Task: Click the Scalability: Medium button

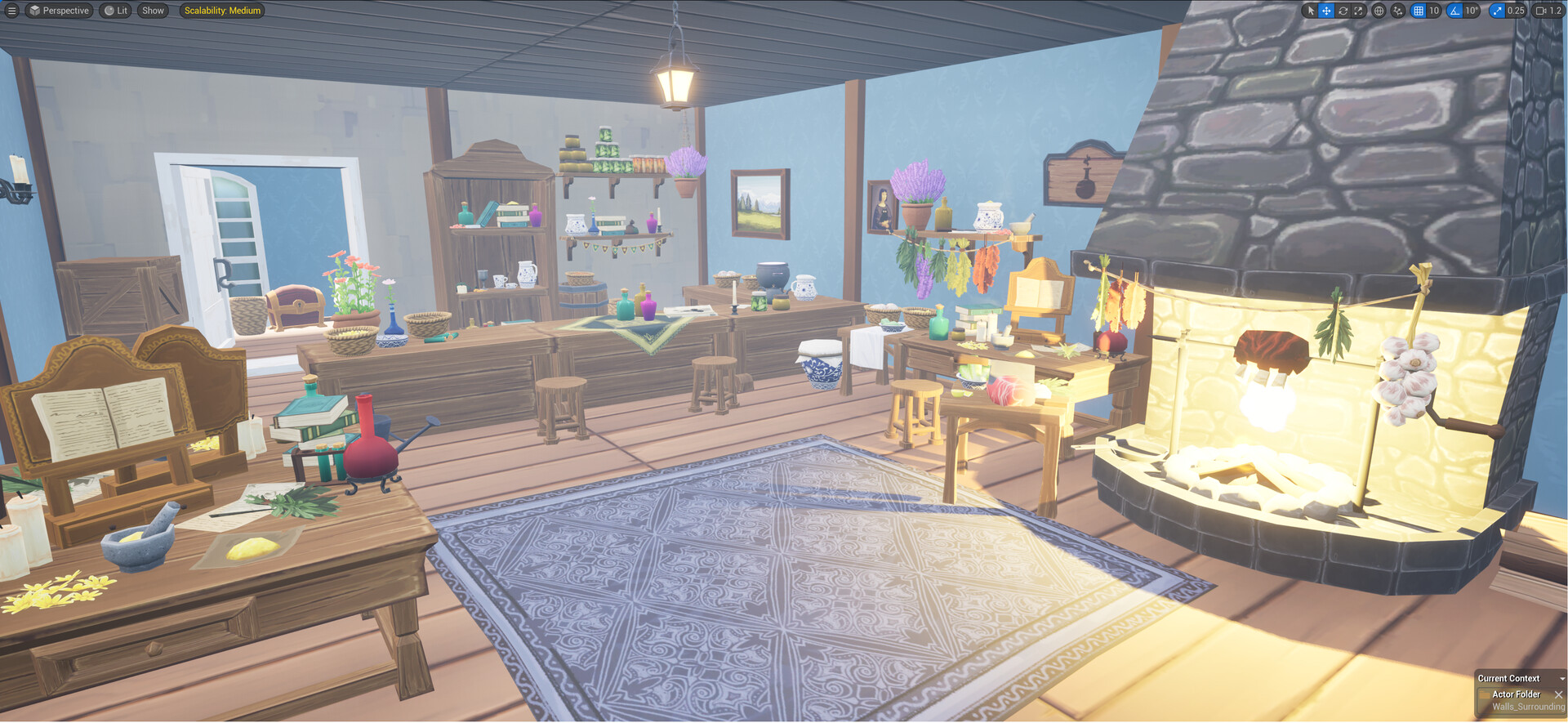Action: [220, 11]
